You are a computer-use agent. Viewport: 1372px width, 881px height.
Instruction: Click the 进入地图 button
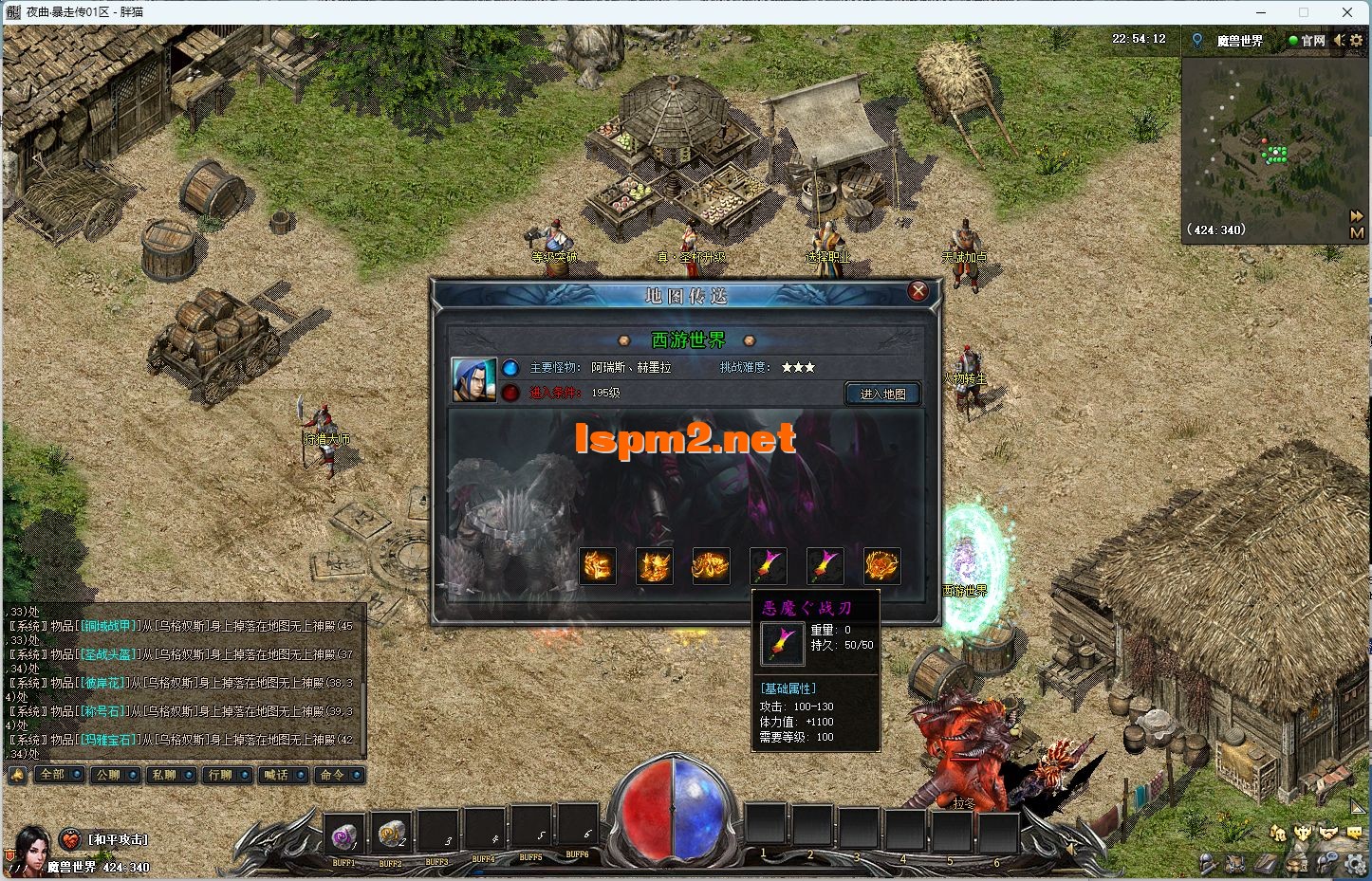click(881, 393)
